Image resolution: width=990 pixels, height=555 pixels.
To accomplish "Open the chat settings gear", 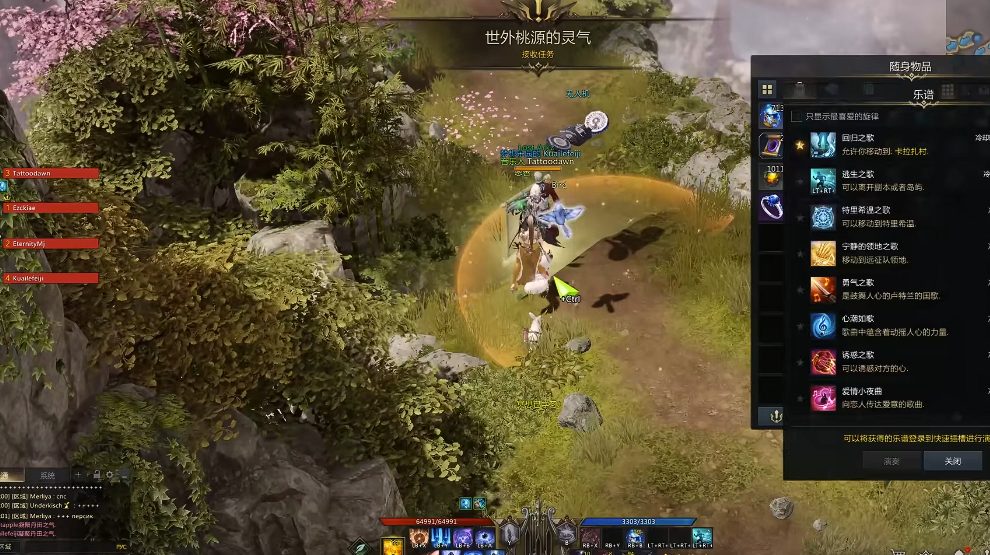I will tap(123, 474).
